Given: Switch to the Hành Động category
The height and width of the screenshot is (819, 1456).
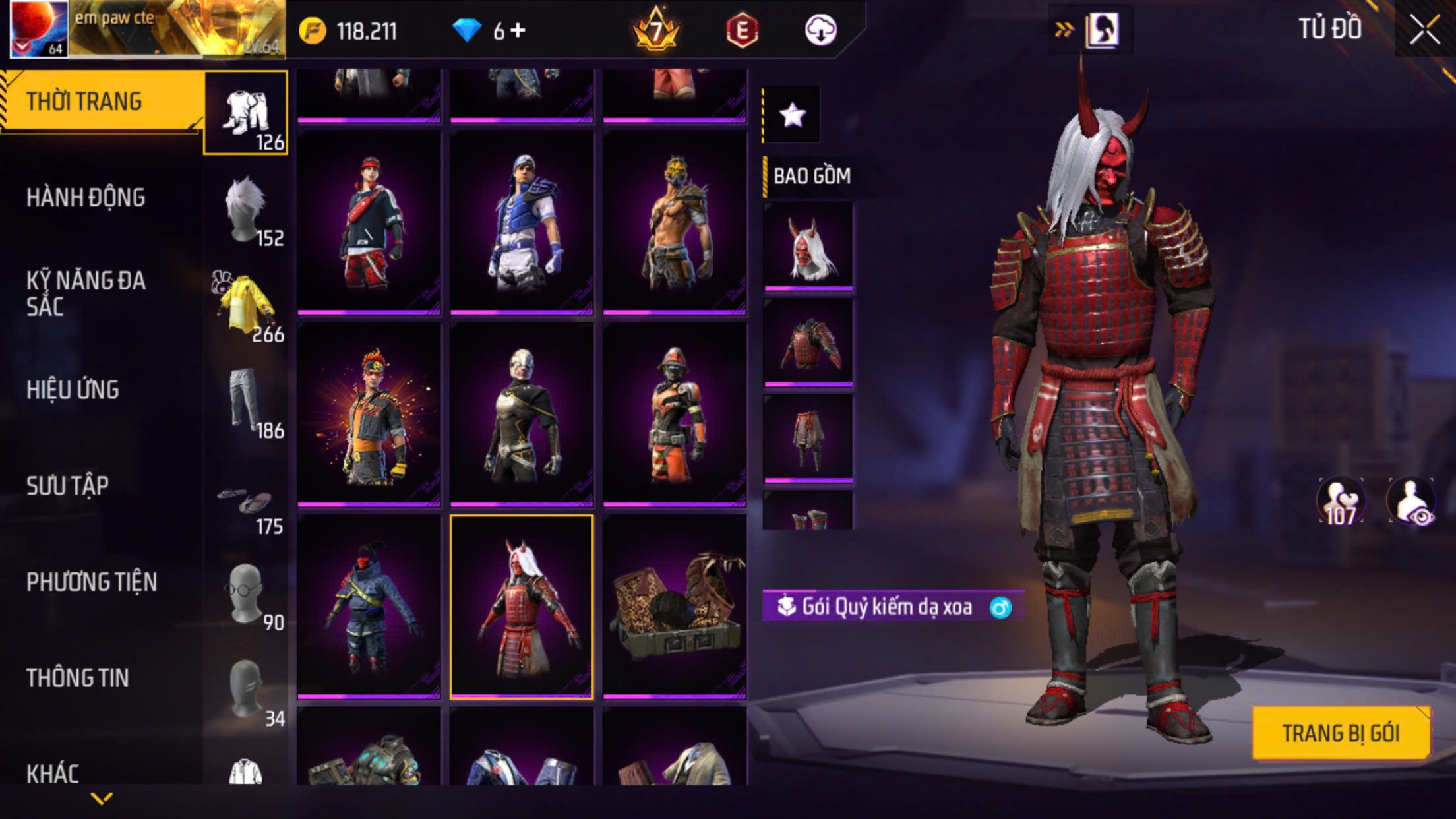Looking at the screenshot, I should (86, 198).
